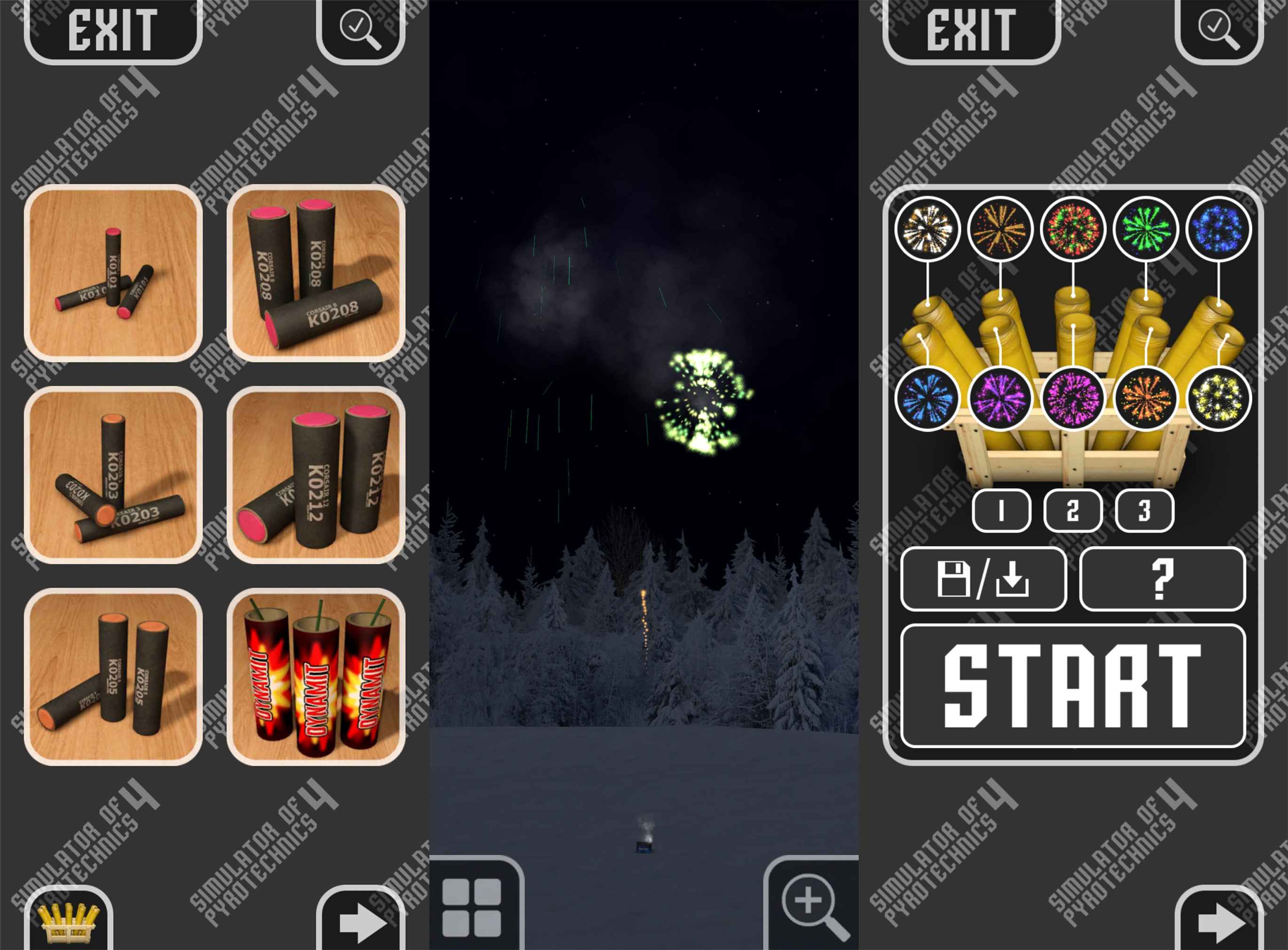Choose the K0208 firecracker tile
Screen dimensions: 1288x950
tap(316, 273)
